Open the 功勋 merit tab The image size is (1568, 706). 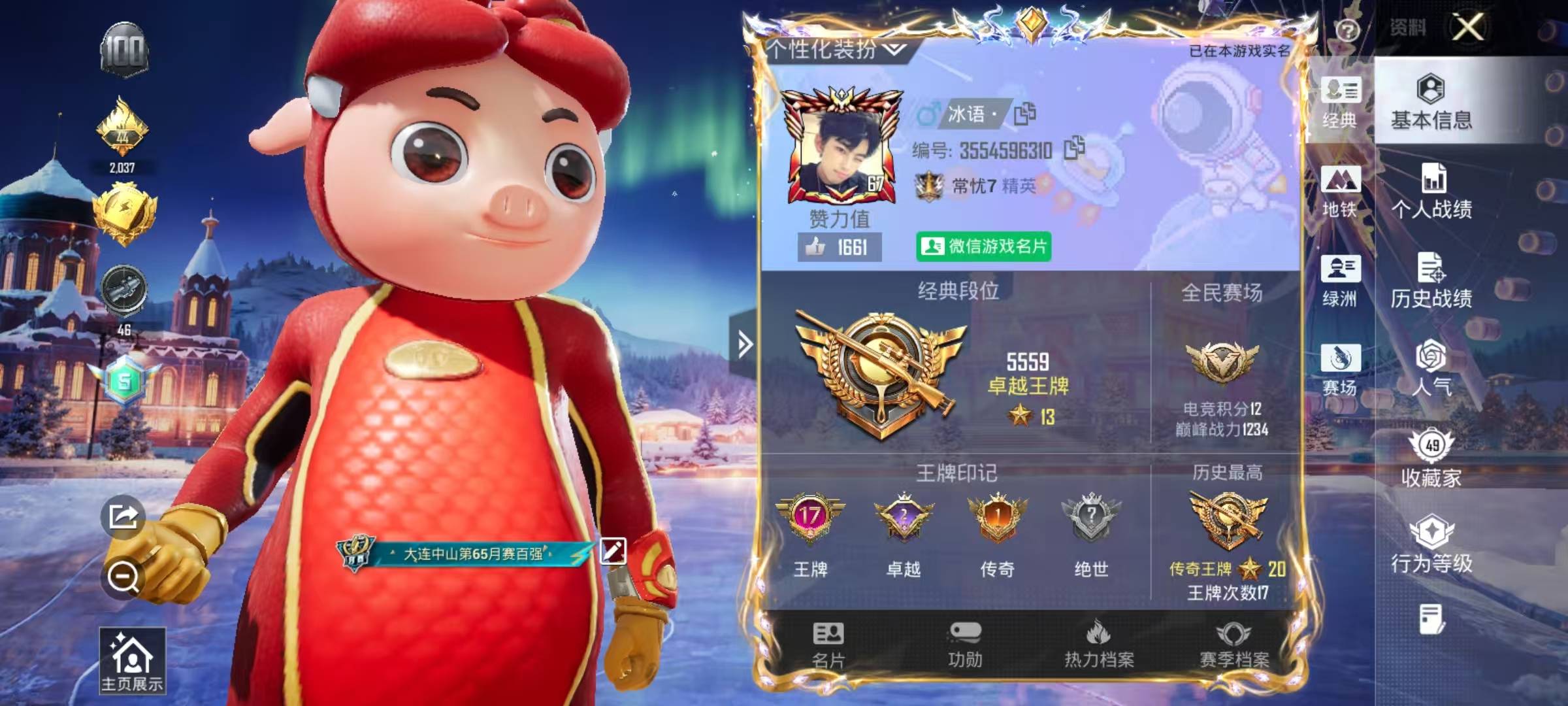[965, 645]
